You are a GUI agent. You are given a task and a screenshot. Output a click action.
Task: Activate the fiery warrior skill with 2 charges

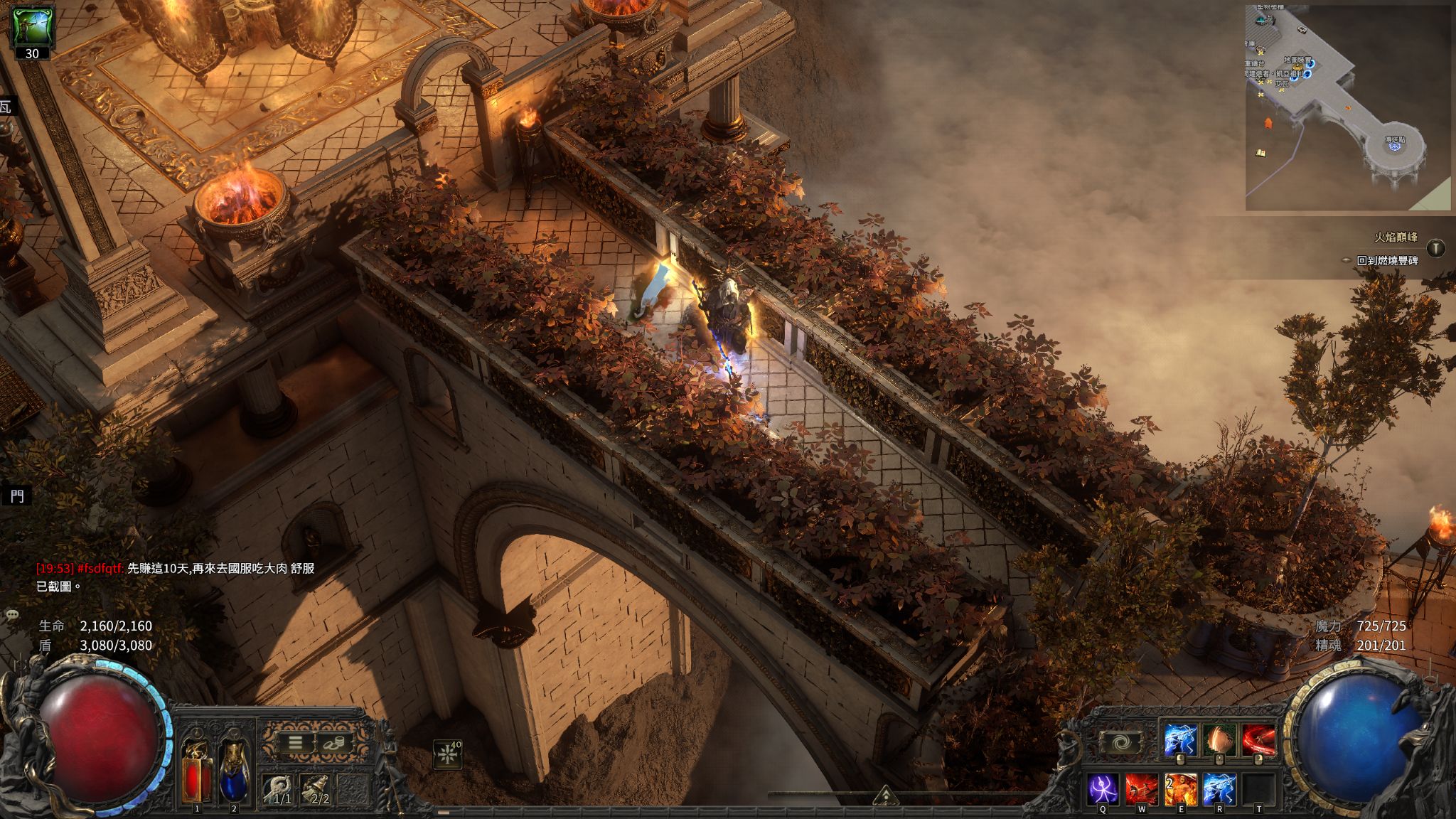click(1180, 791)
